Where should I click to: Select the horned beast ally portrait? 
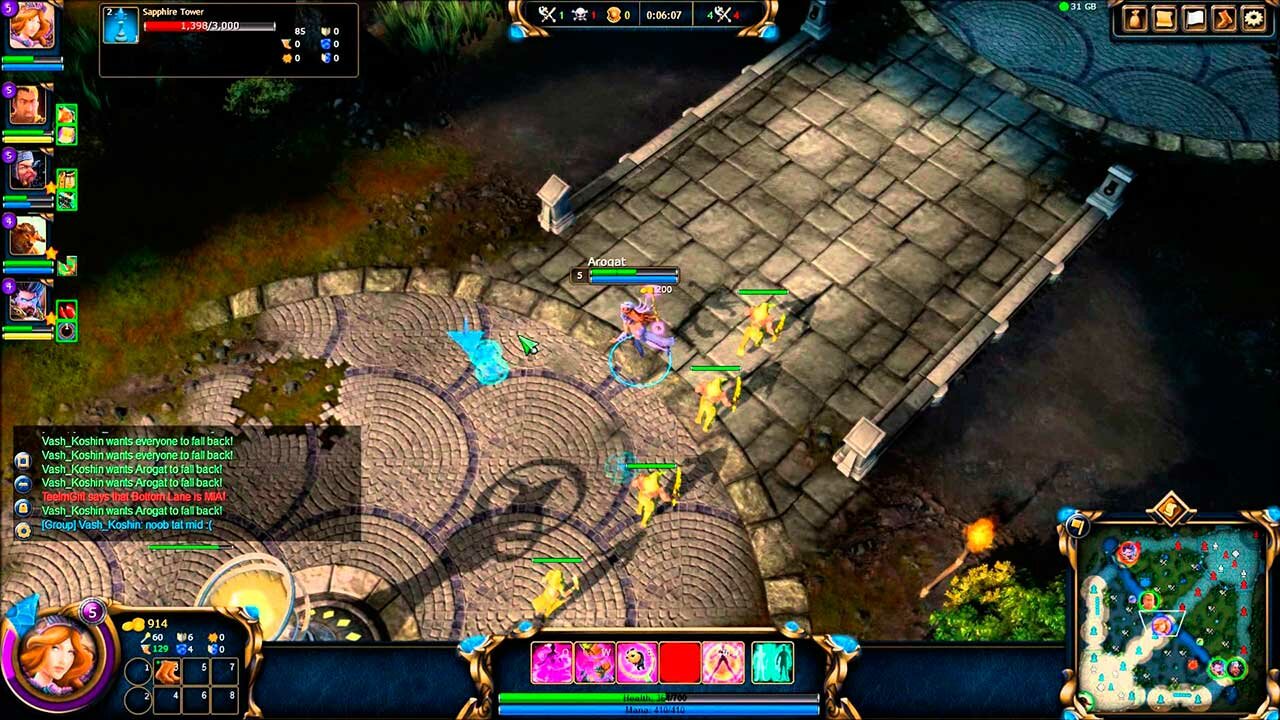coord(28,236)
